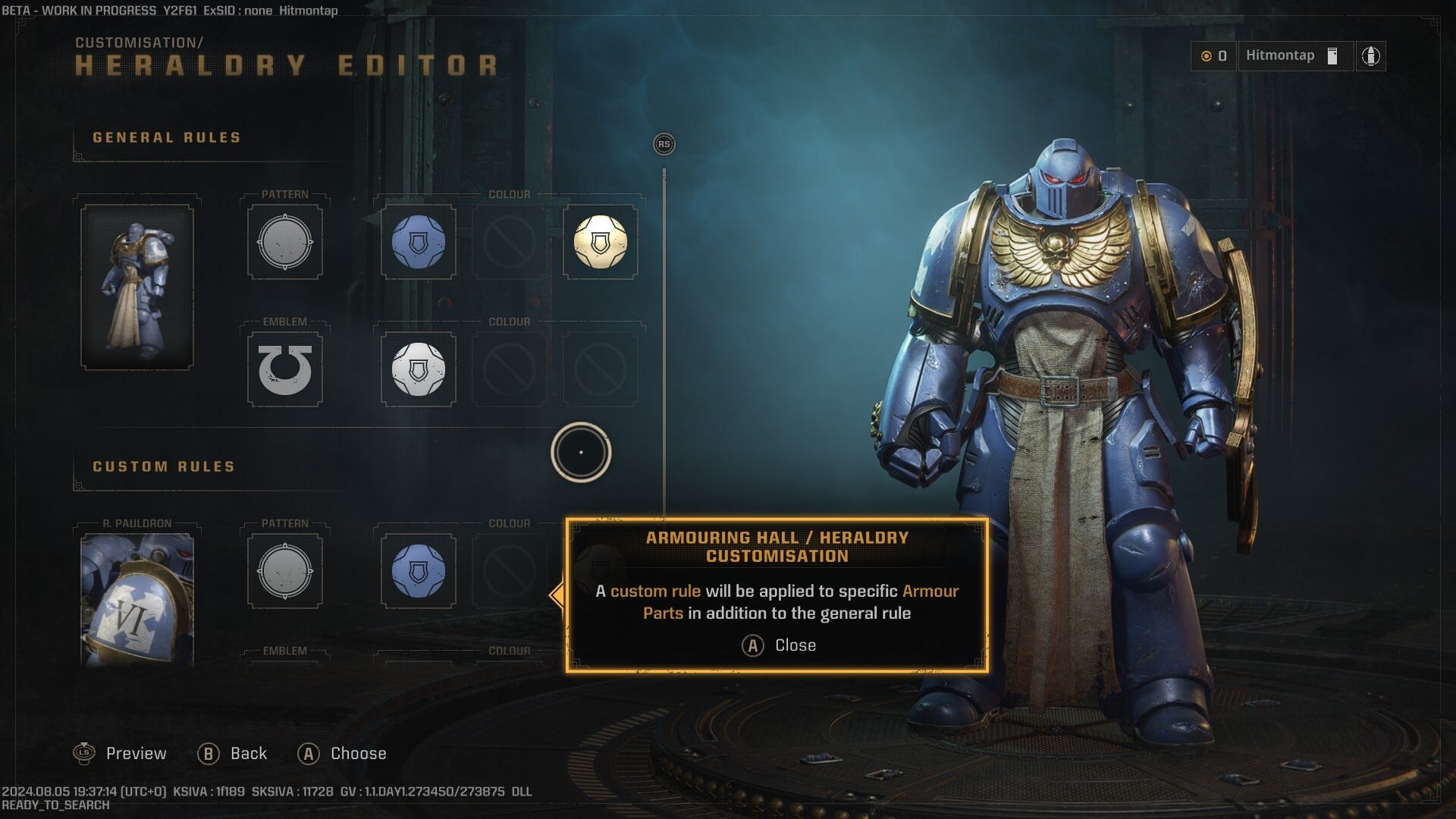Image resolution: width=1456 pixels, height=819 pixels.
Task: Choose the blue custom rule colour swatch
Action: click(418, 572)
